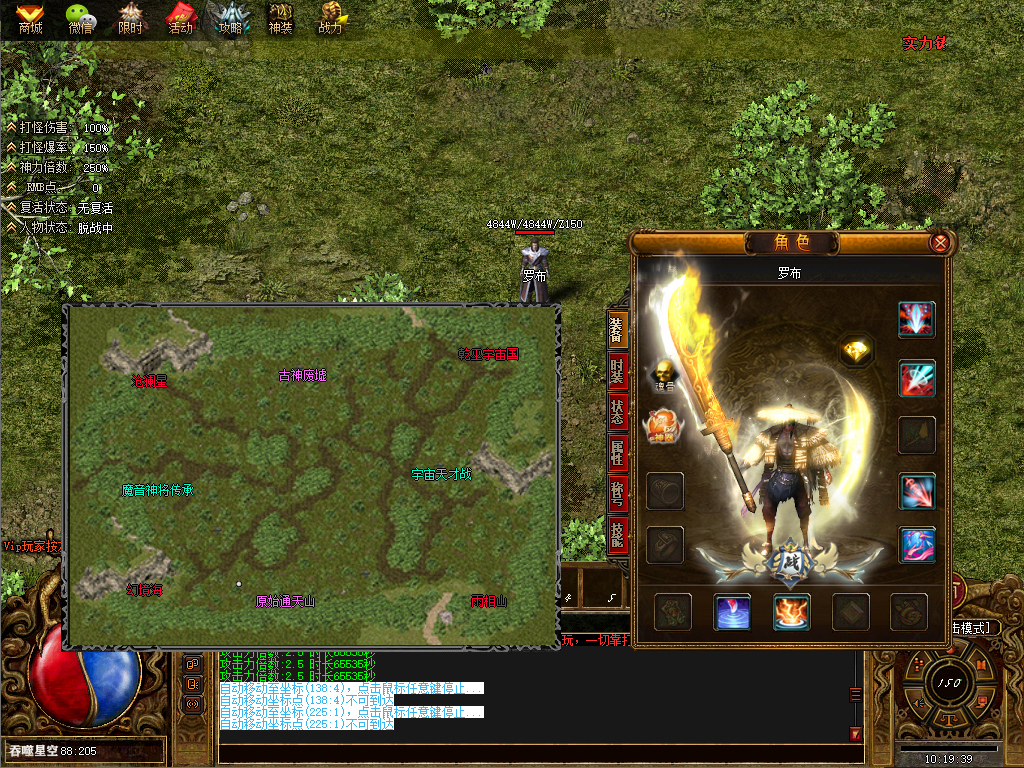The height and width of the screenshot is (768, 1024).
Task: Open the 商城 shop menu
Action: (31, 19)
